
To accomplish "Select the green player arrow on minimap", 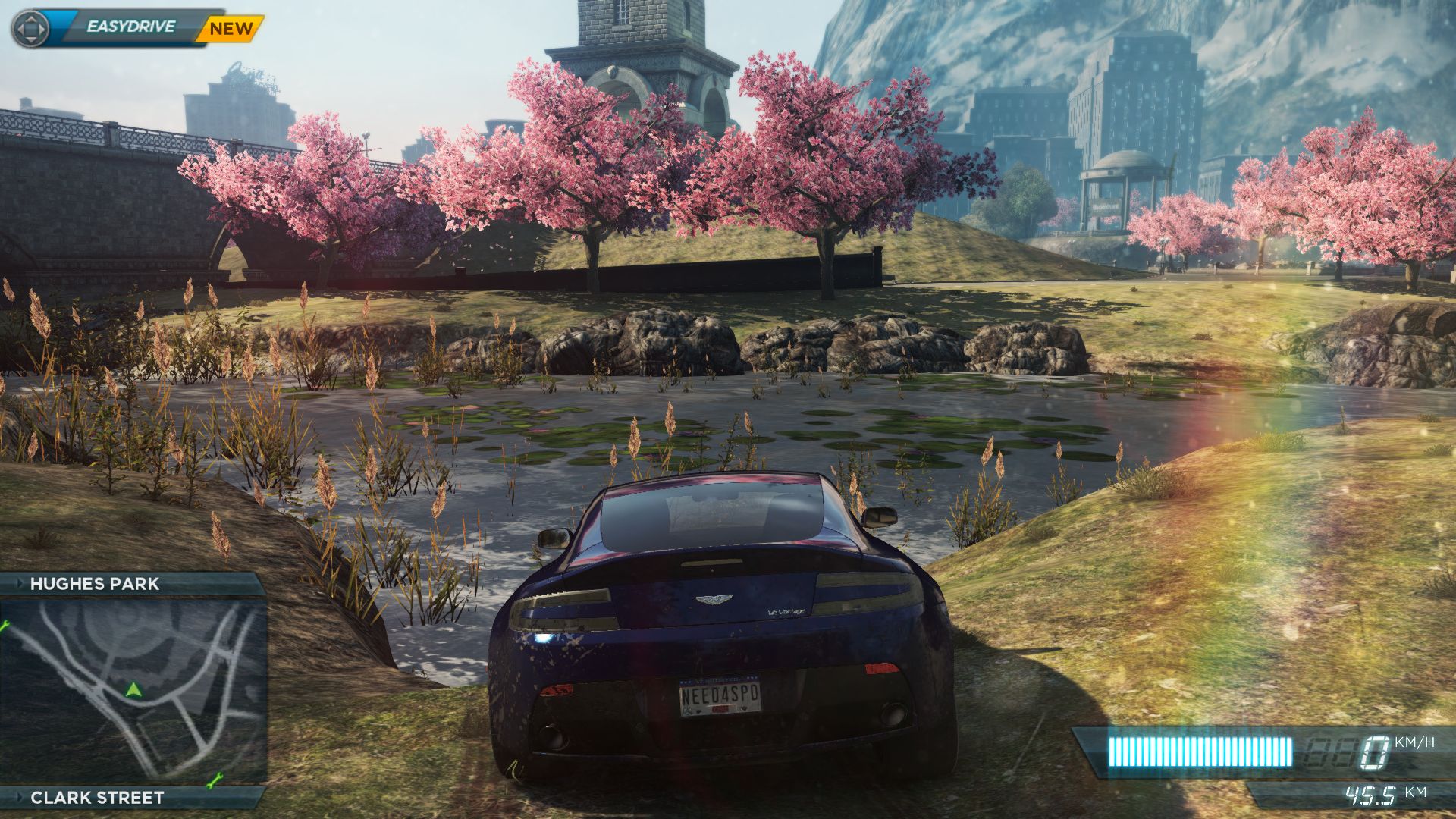I will click(134, 689).
